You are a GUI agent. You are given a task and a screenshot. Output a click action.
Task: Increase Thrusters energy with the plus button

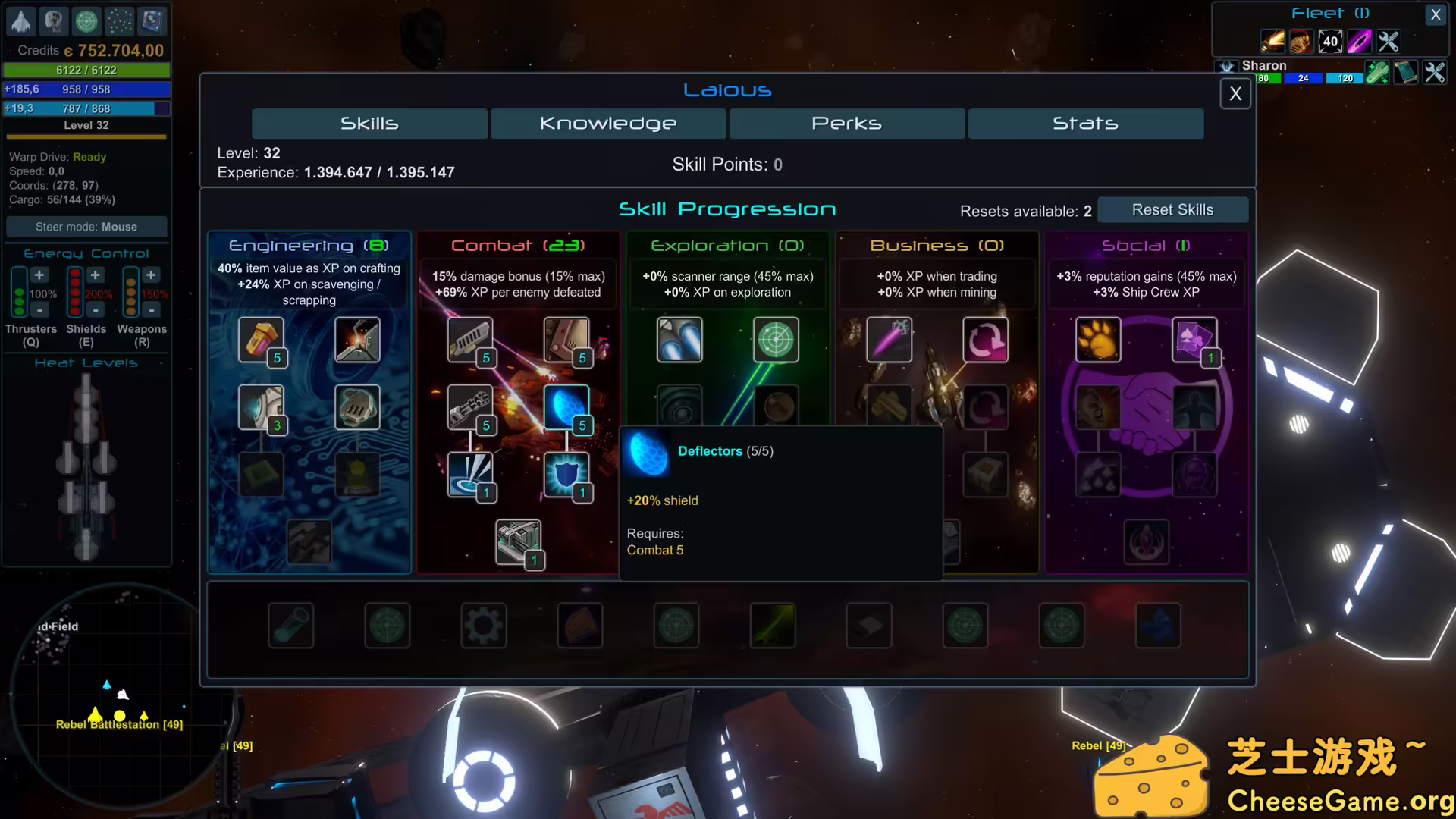coord(39,275)
